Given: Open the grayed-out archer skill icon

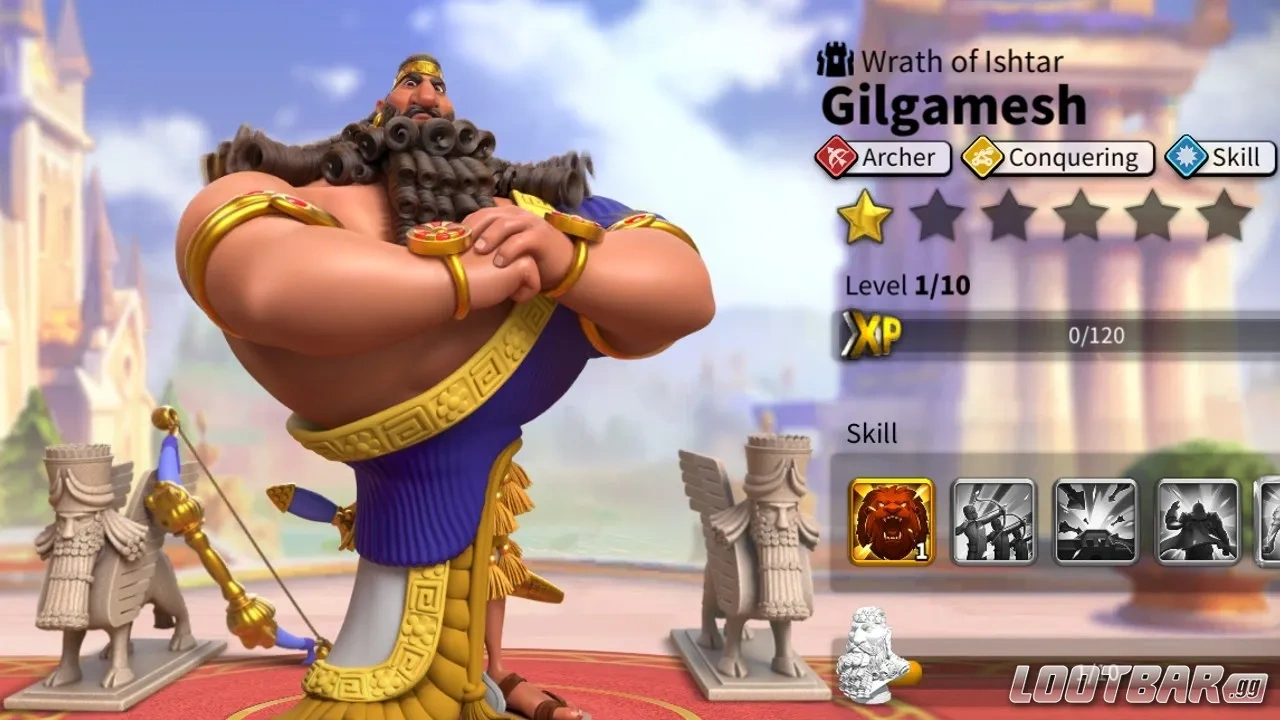Looking at the screenshot, I should click(x=992, y=519).
